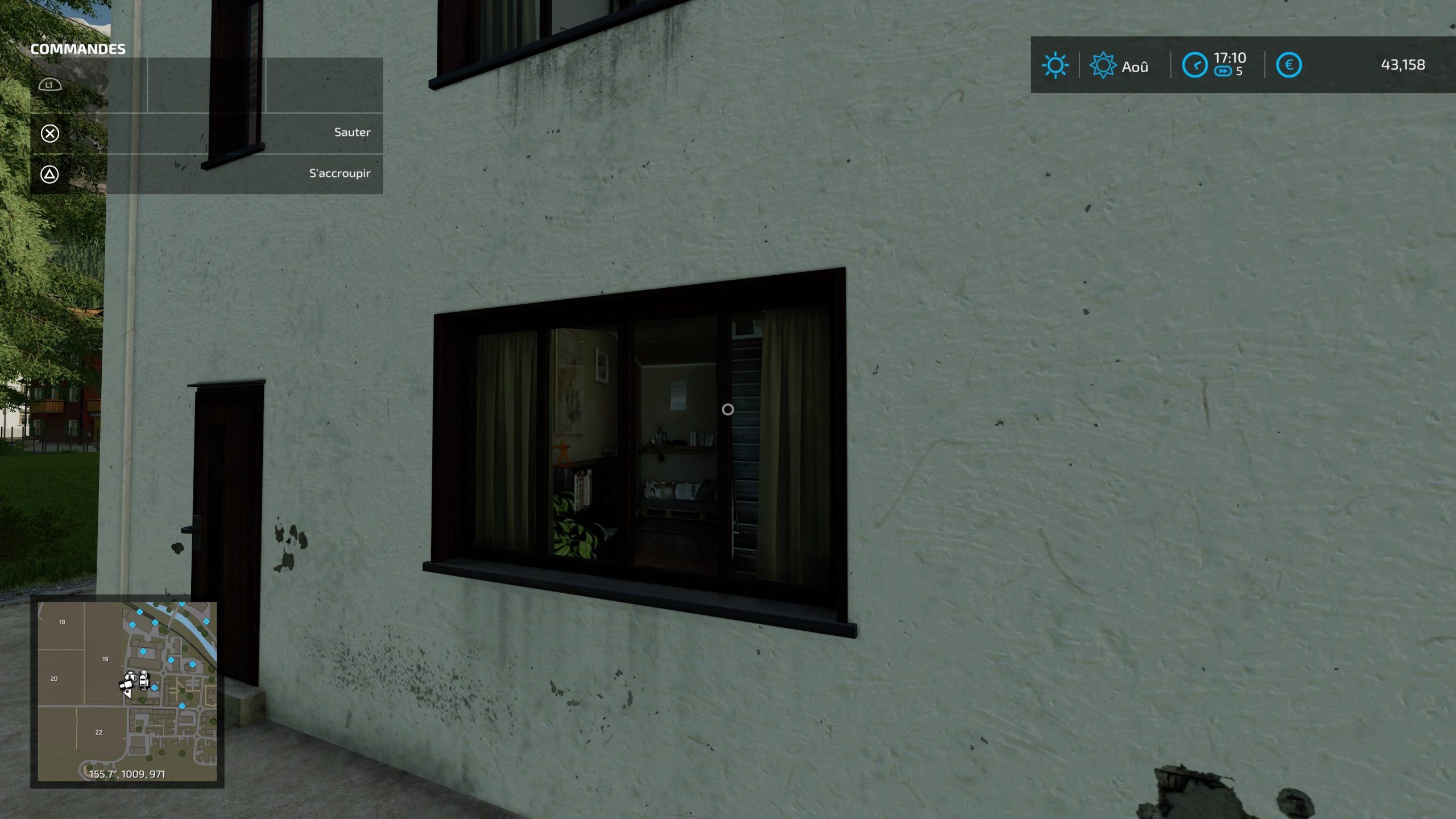Image resolution: width=1456 pixels, height=819 pixels.
Task: Select the S'accroupir command row
Action: [206, 174]
